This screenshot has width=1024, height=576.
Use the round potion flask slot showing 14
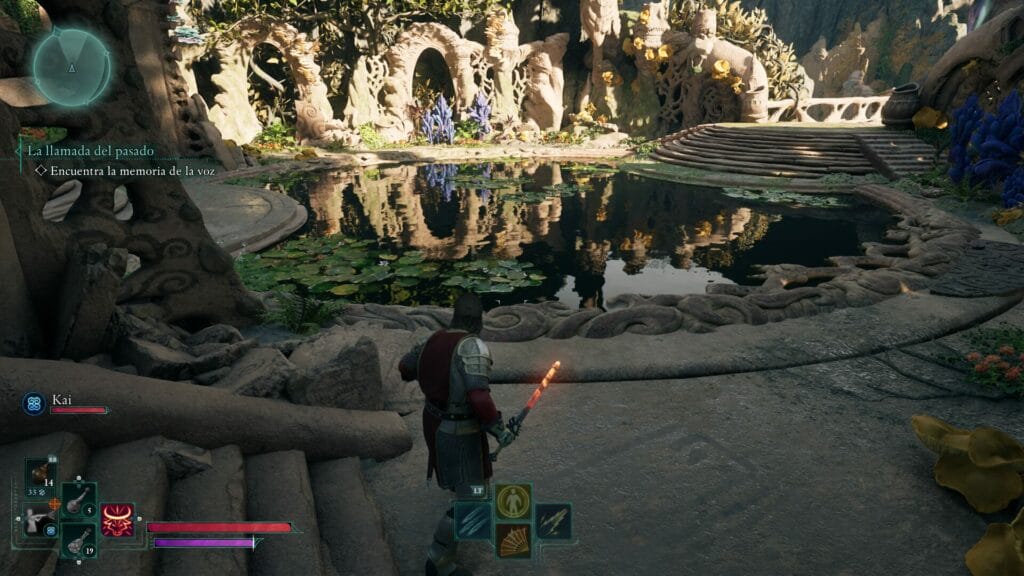click(42, 477)
